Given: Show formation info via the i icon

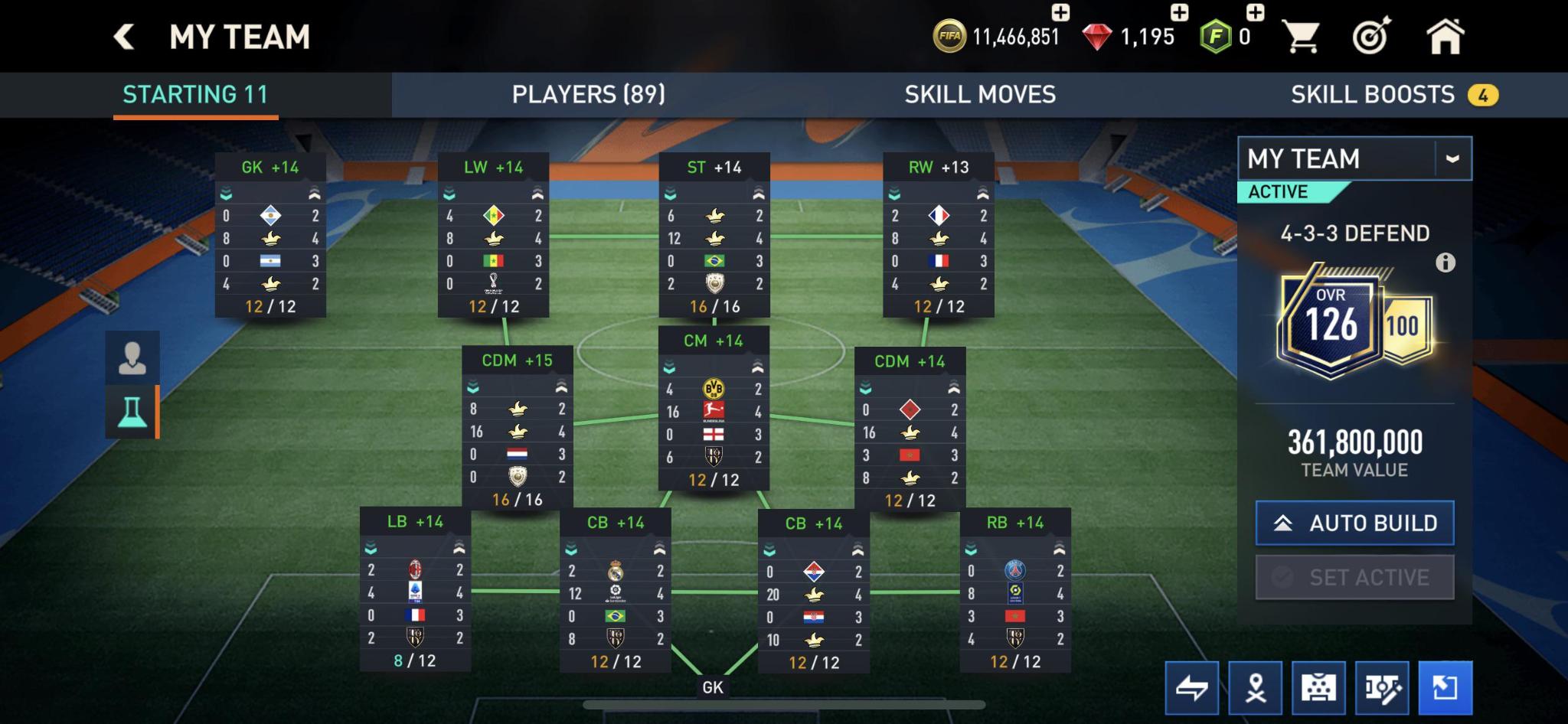Looking at the screenshot, I should [1445, 263].
